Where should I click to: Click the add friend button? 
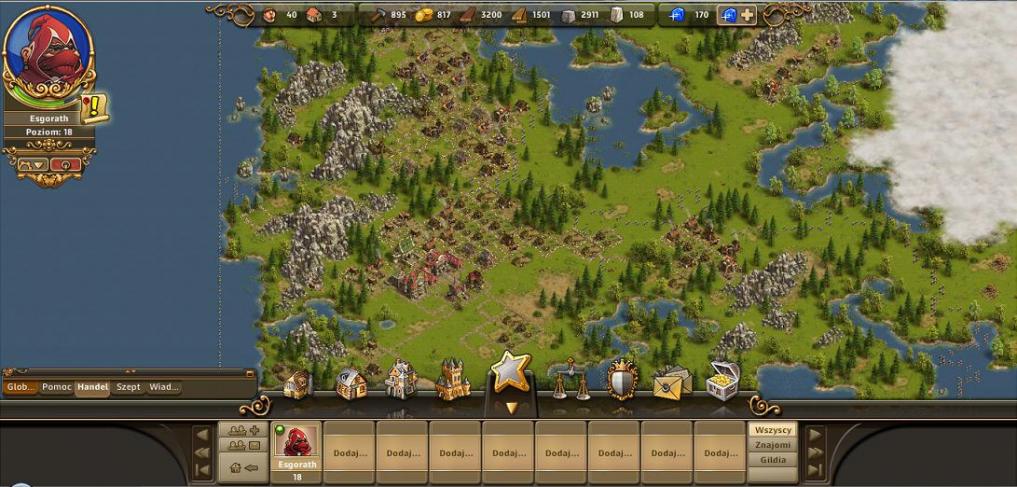coord(243,429)
